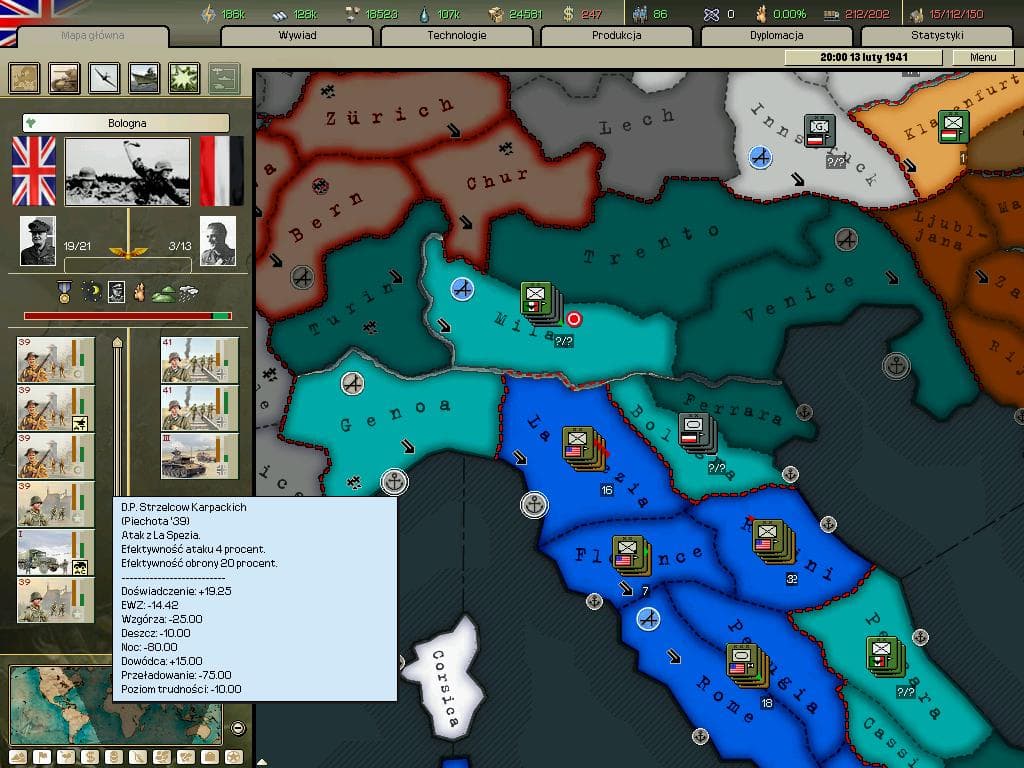Select the truck division card
Screen dimensions: 1024x768
tap(55, 553)
